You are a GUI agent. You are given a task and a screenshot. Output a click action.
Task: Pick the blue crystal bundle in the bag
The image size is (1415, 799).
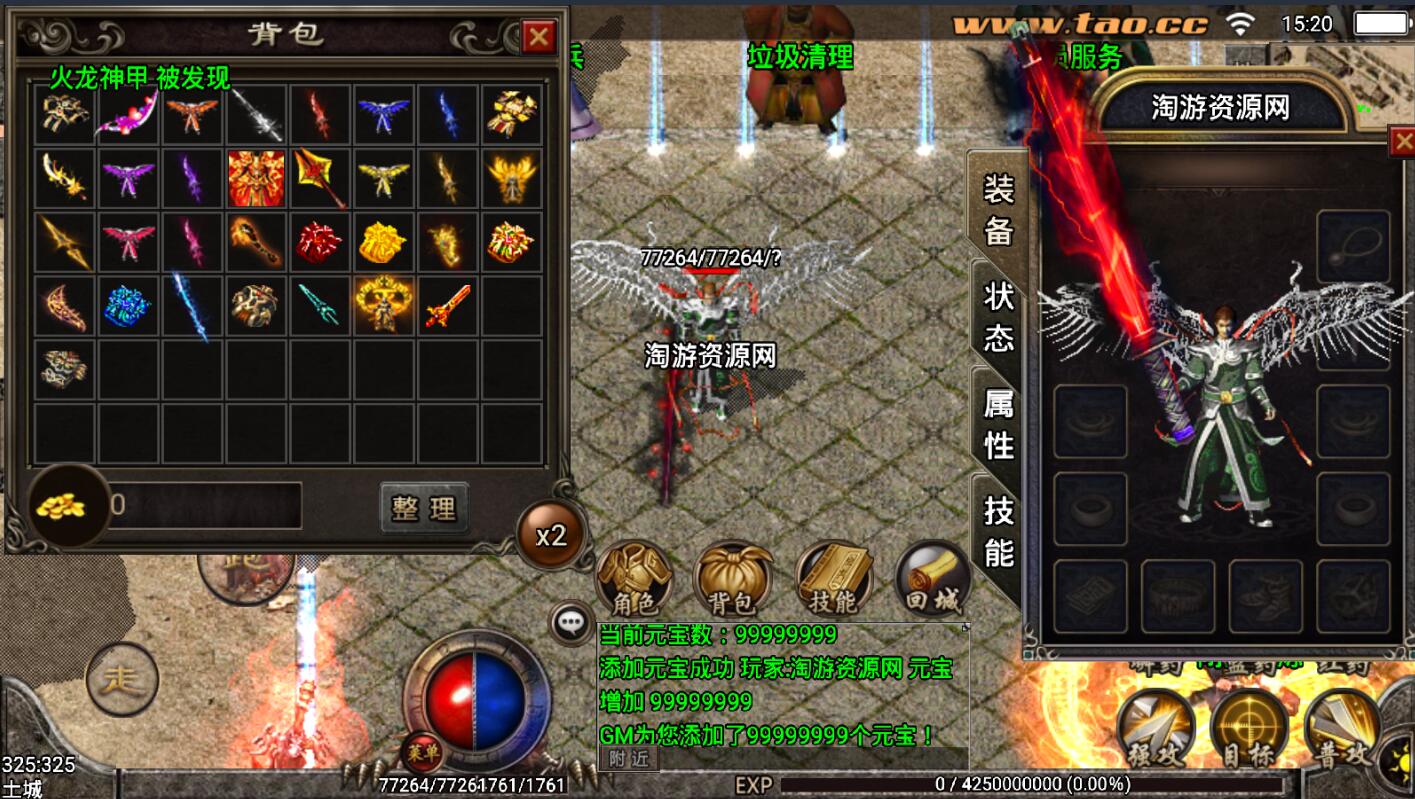click(x=128, y=306)
